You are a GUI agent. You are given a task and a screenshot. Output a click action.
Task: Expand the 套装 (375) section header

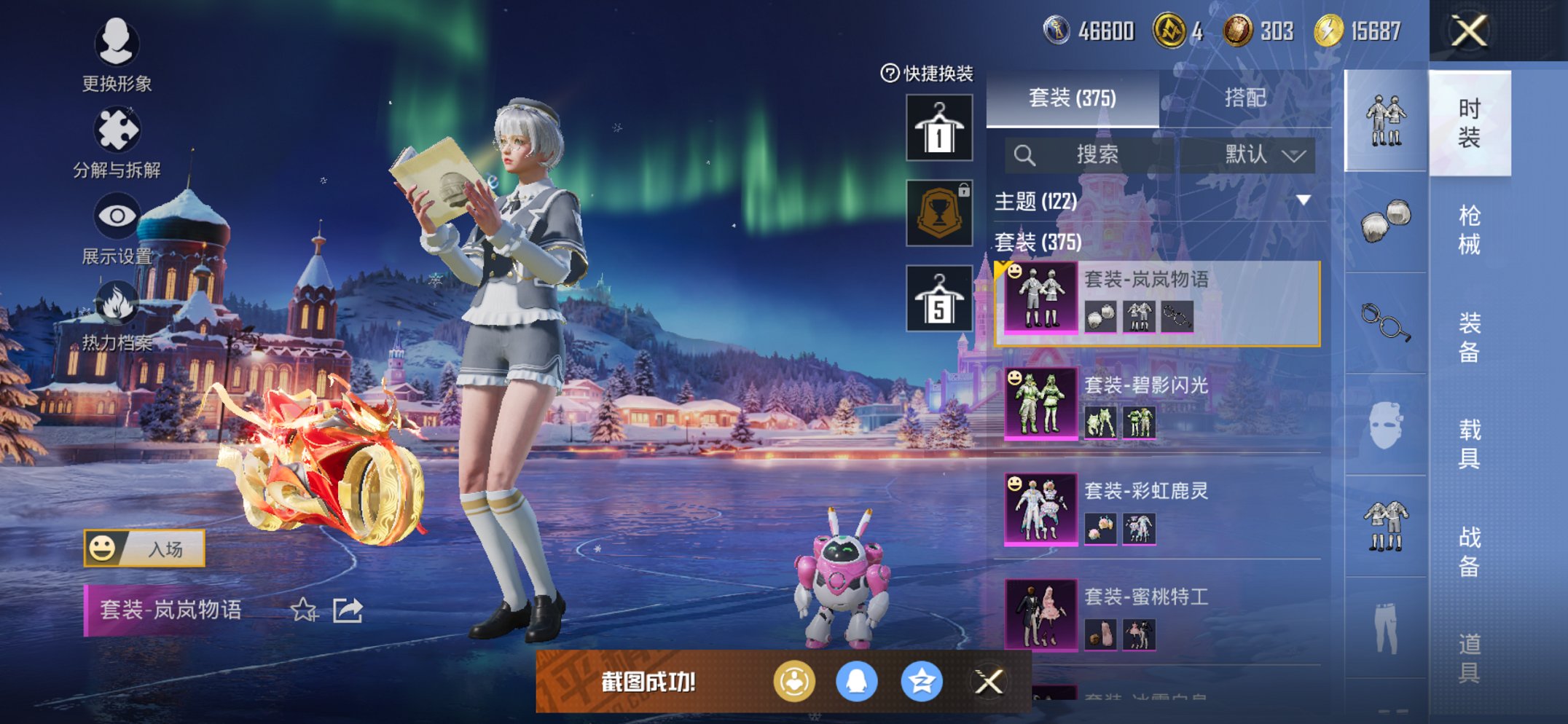tap(1035, 243)
